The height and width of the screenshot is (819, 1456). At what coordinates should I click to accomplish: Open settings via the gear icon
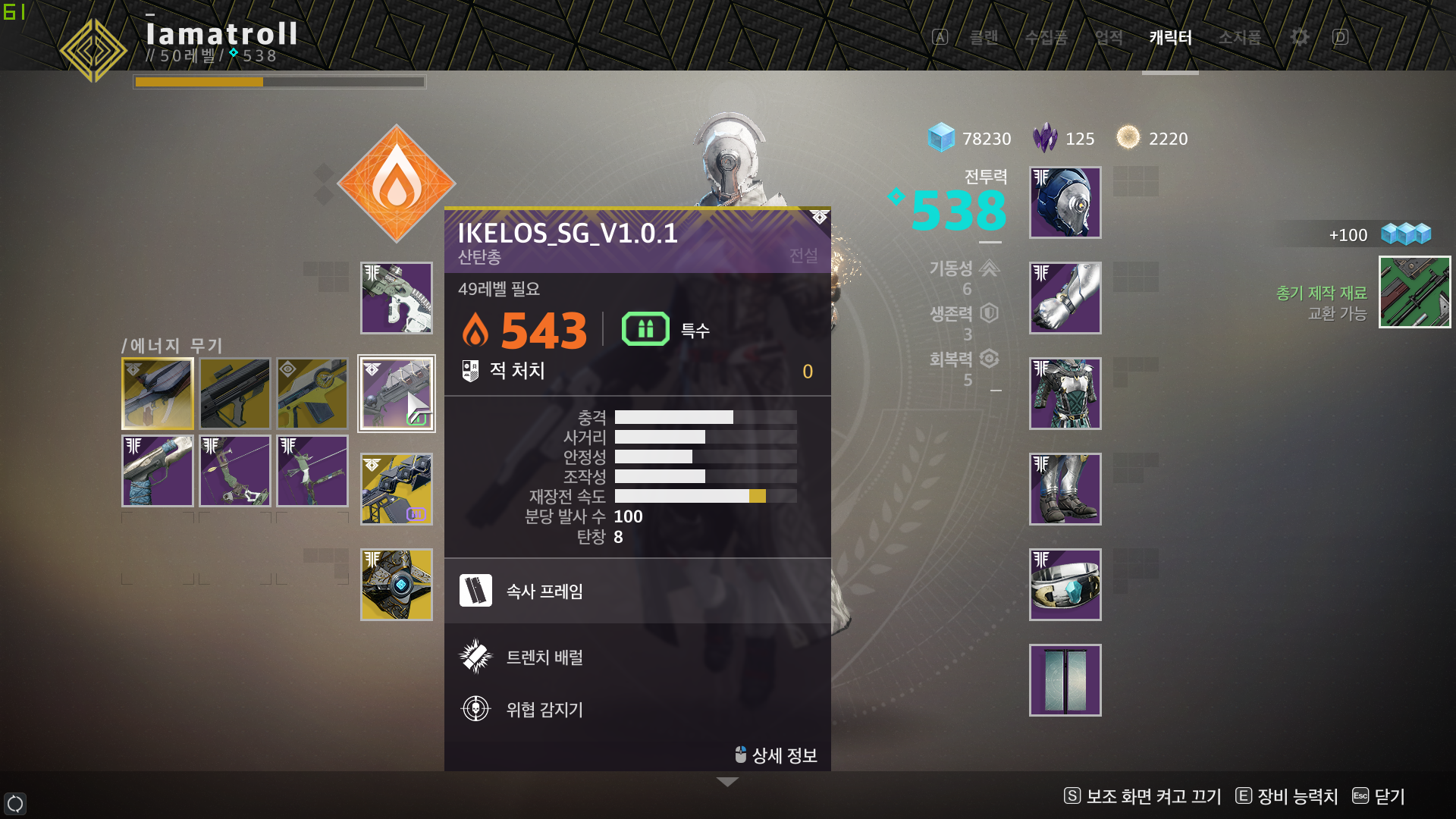point(1299,37)
